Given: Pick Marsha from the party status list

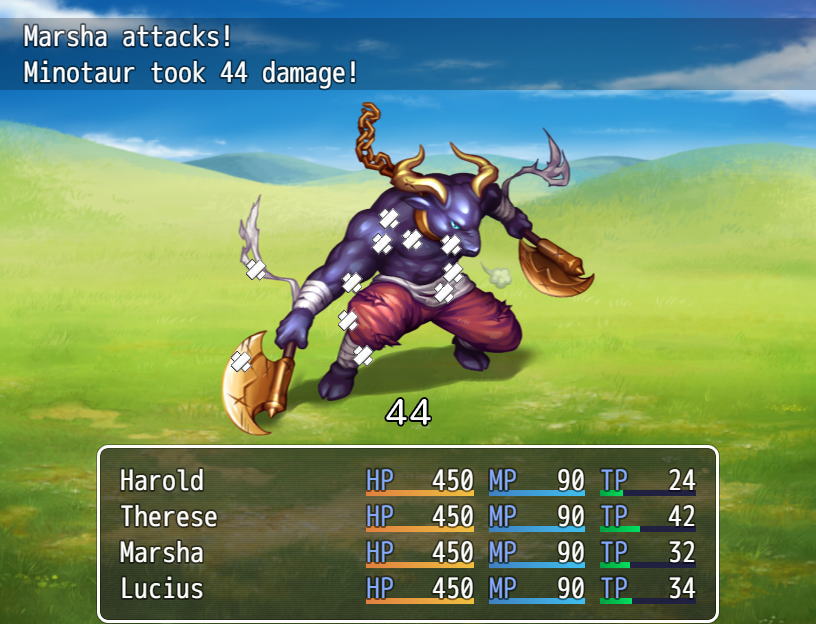Looking at the screenshot, I should 162,553.
